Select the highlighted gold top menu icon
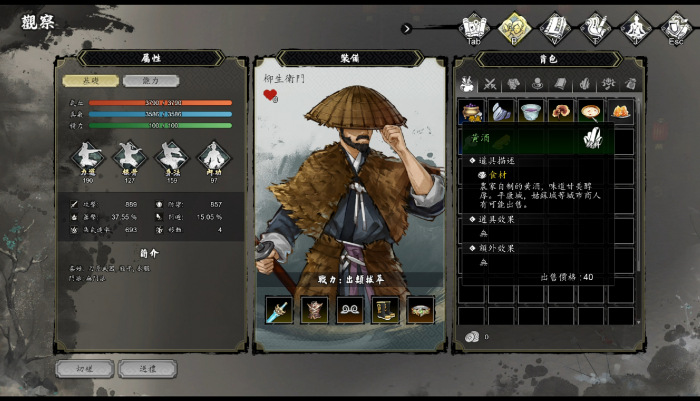Viewport: 700px width, 401px height. click(513, 27)
